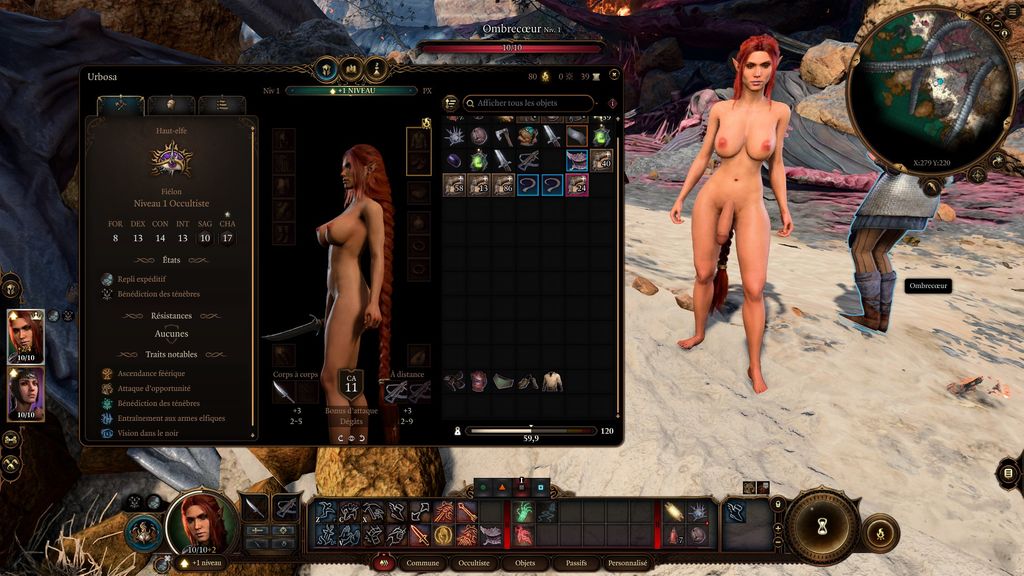Show the Objets hotbar tab

(524, 563)
